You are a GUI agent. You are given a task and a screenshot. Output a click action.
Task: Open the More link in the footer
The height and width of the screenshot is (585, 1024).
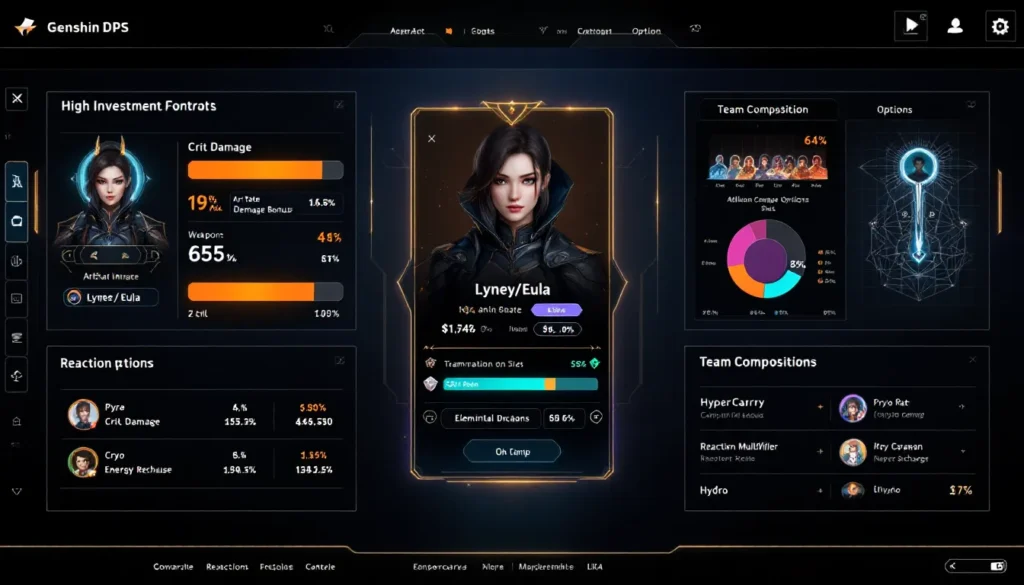click(492, 567)
